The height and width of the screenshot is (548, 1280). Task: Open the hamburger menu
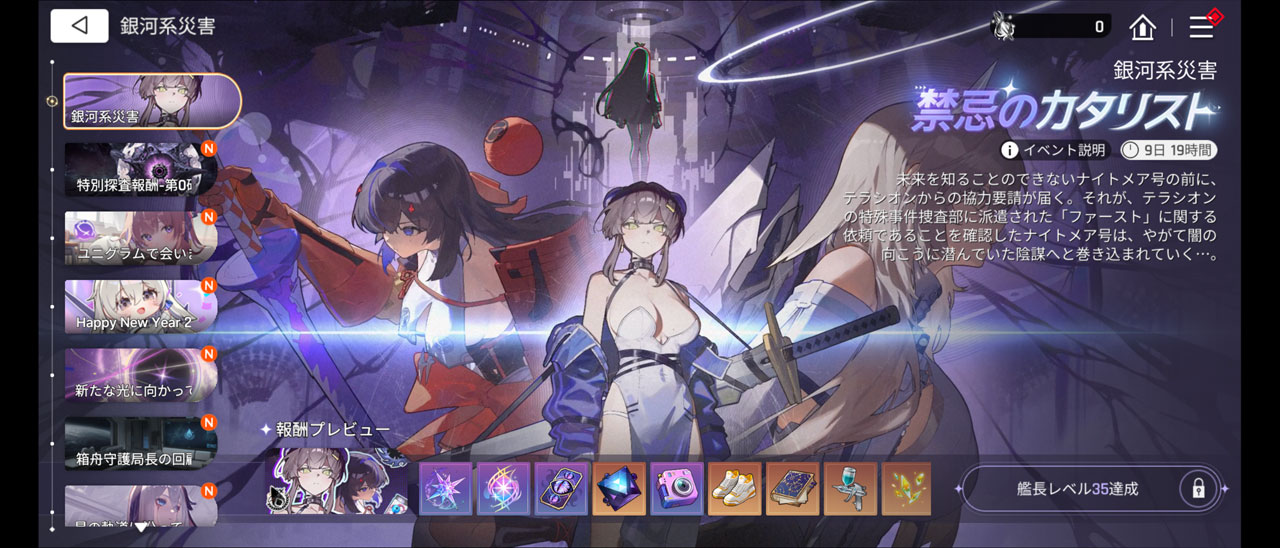(1201, 27)
